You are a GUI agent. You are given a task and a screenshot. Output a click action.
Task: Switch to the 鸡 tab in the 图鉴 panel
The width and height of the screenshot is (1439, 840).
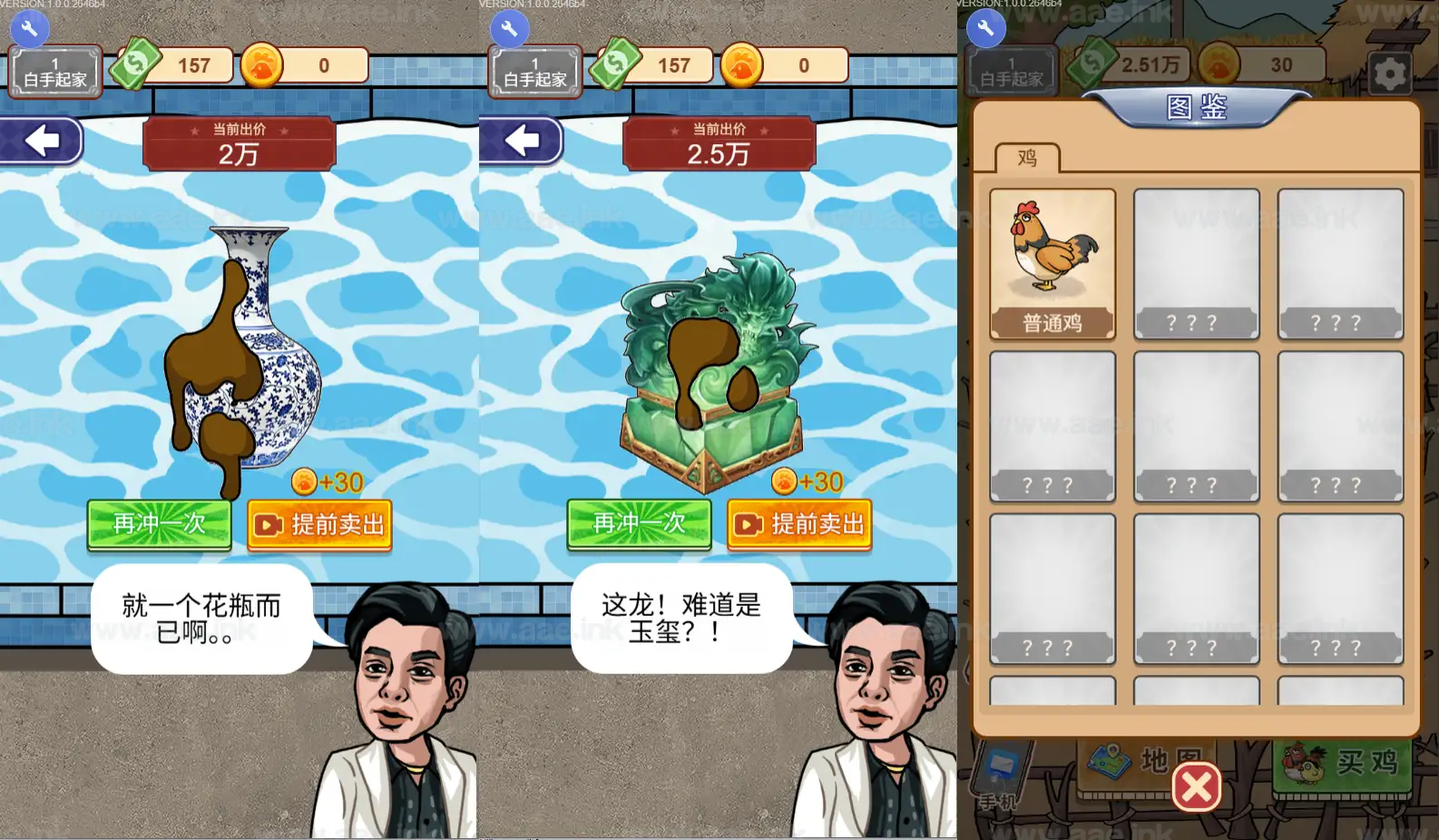coord(1028,158)
